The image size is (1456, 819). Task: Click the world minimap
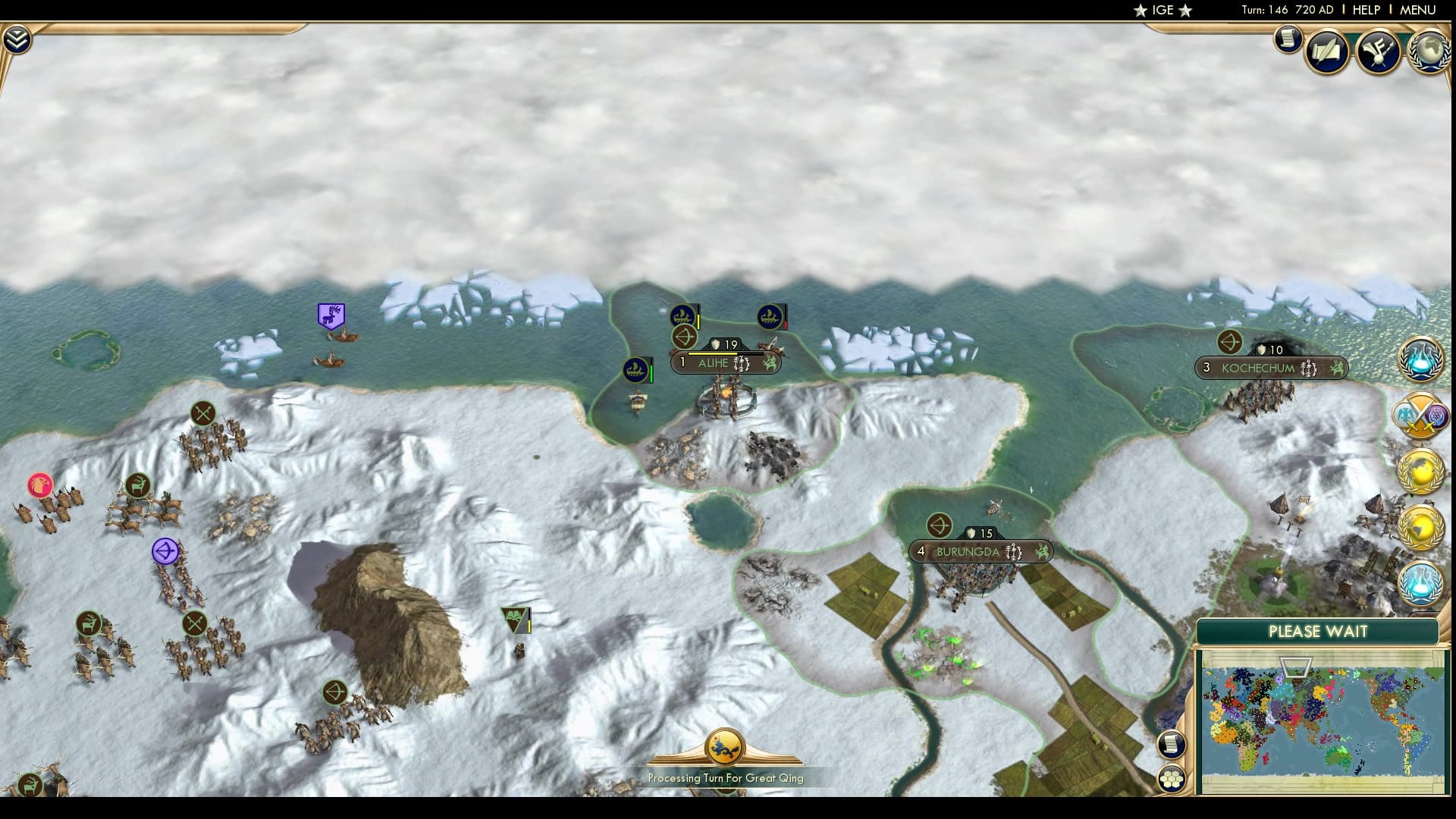point(1323,719)
